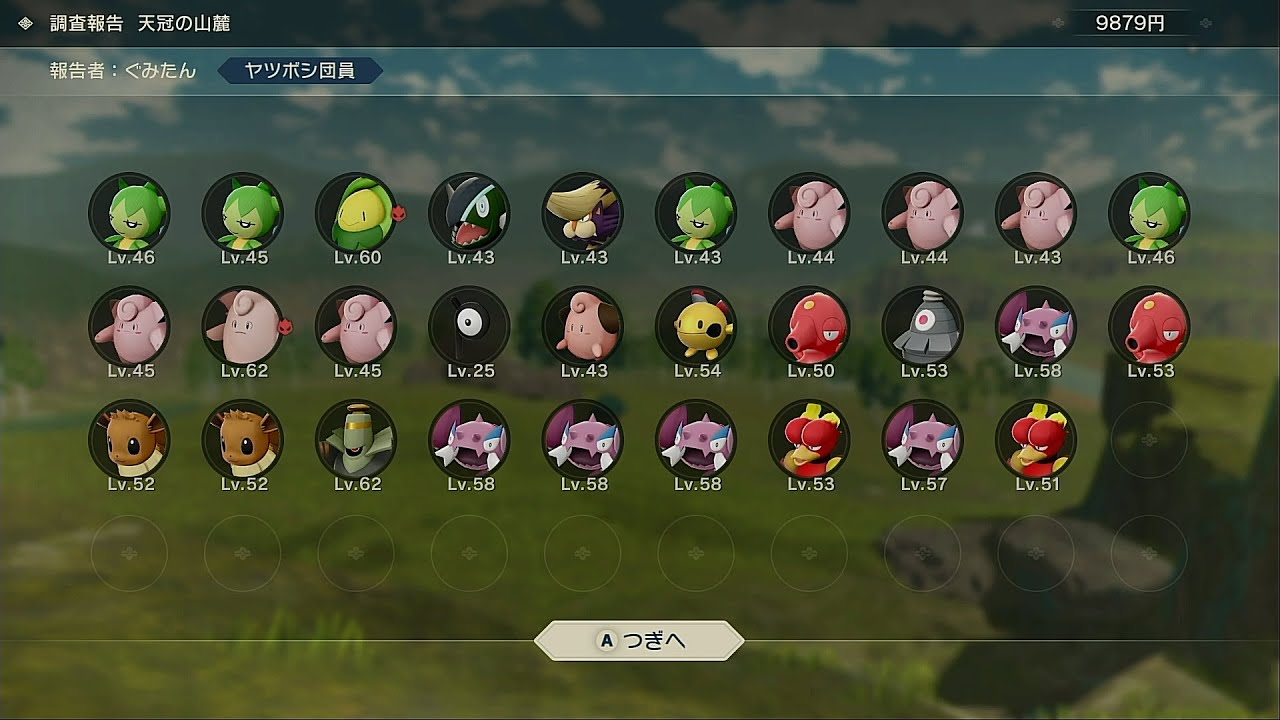
Task: Select the red Octillery Lv.50 icon
Action: (809, 327)
